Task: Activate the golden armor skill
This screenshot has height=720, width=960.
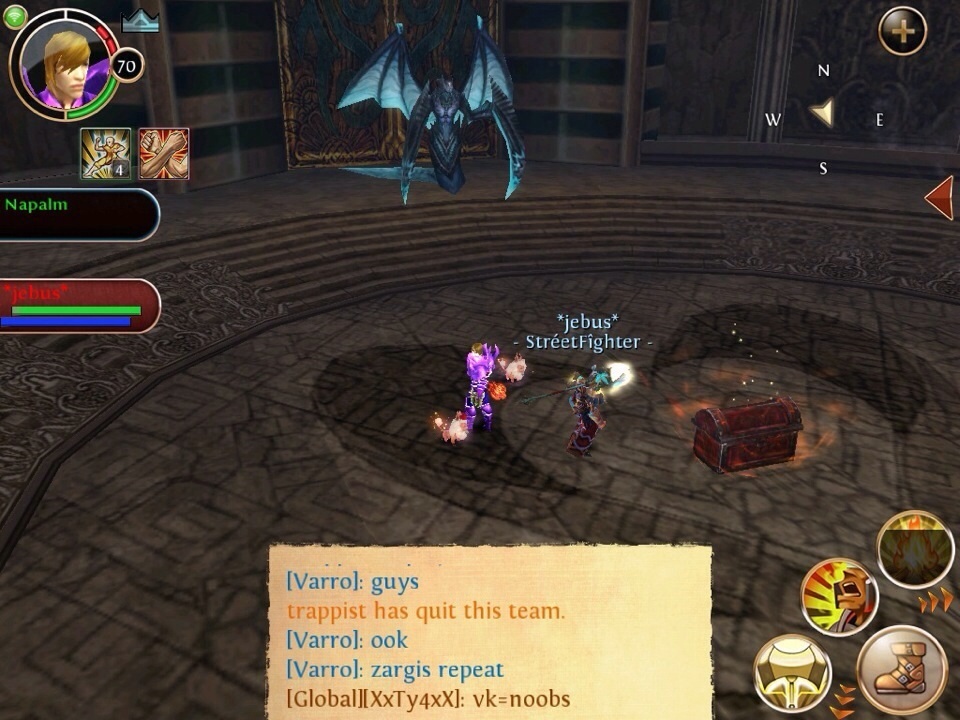Action: (x=791, y=672)
